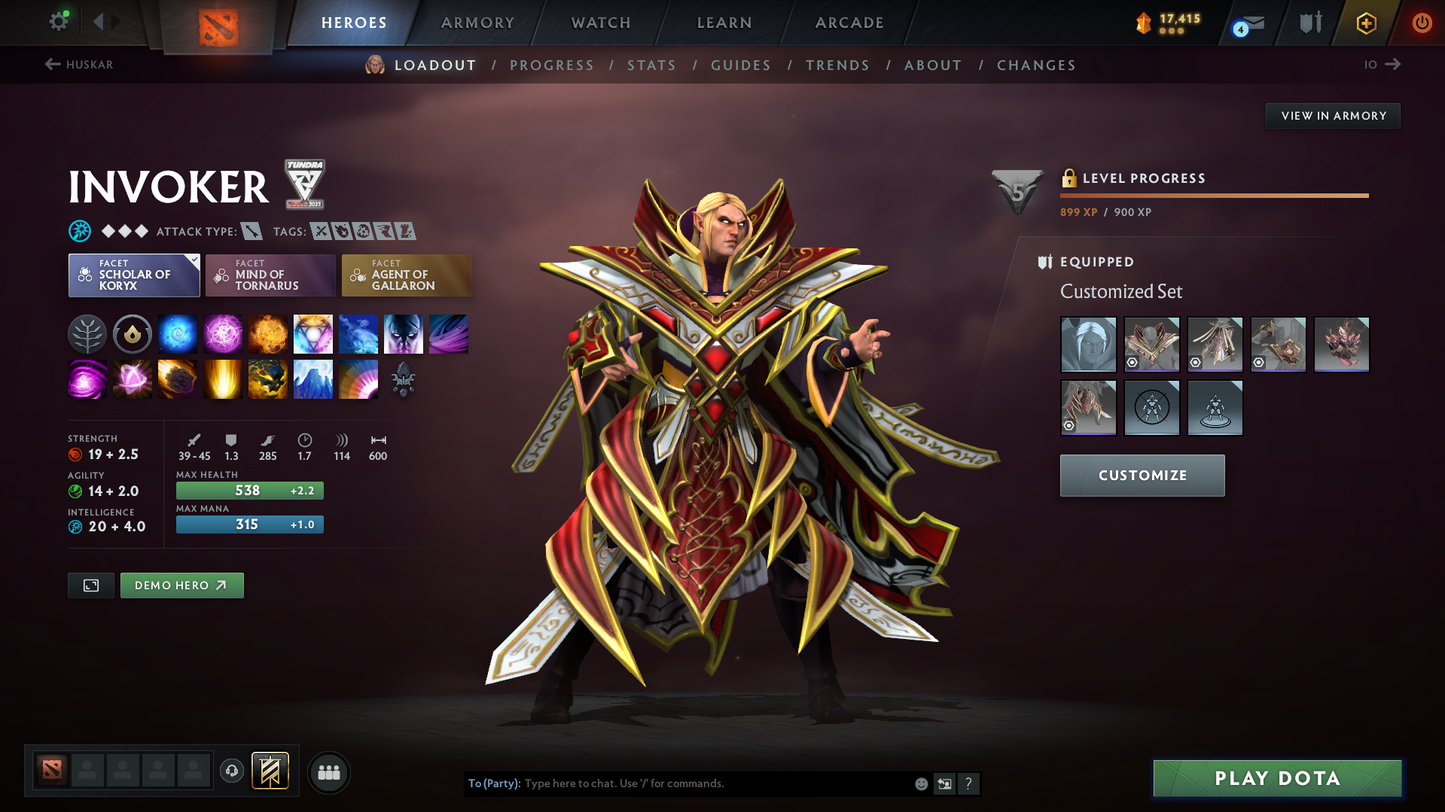Click the Play Dota button
The image size is (1445, 812).
coord(1277,779)
